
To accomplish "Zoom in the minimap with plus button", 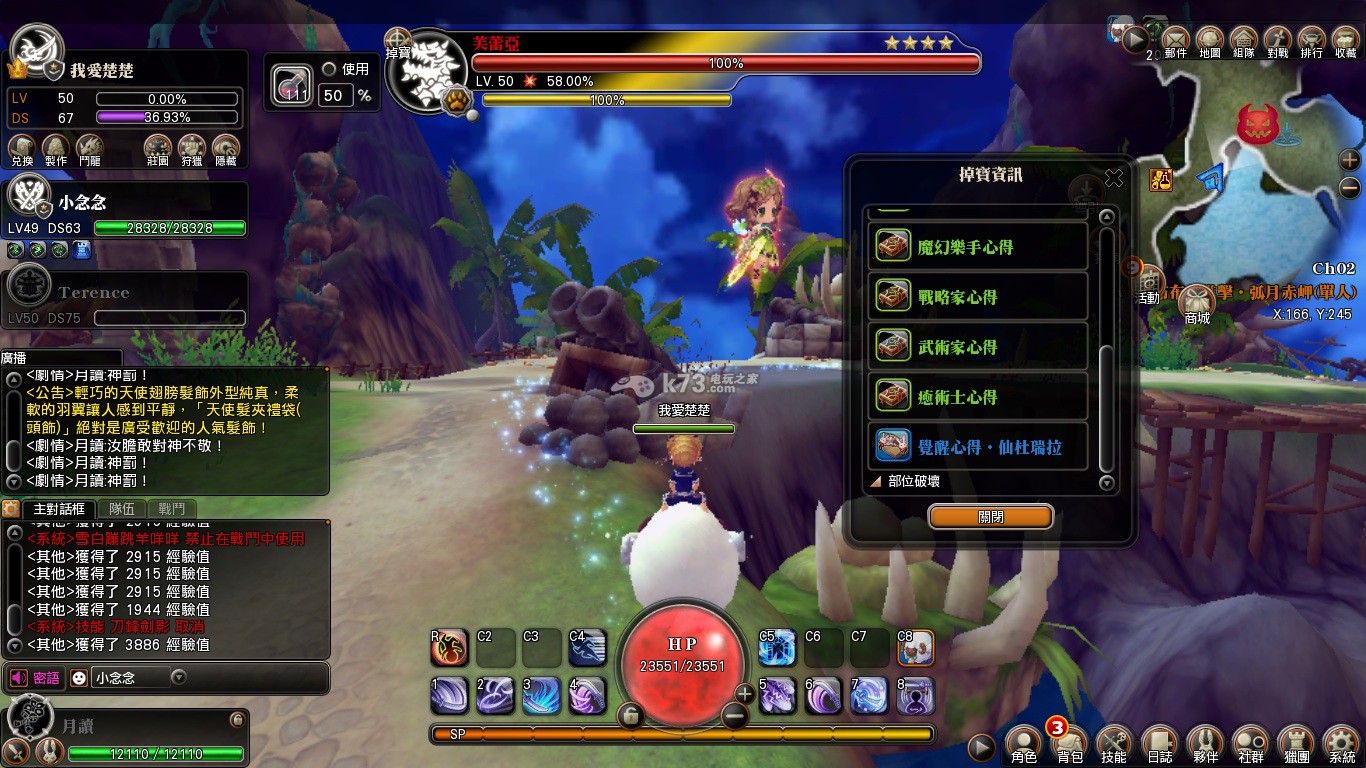I will pos(1350,160).
